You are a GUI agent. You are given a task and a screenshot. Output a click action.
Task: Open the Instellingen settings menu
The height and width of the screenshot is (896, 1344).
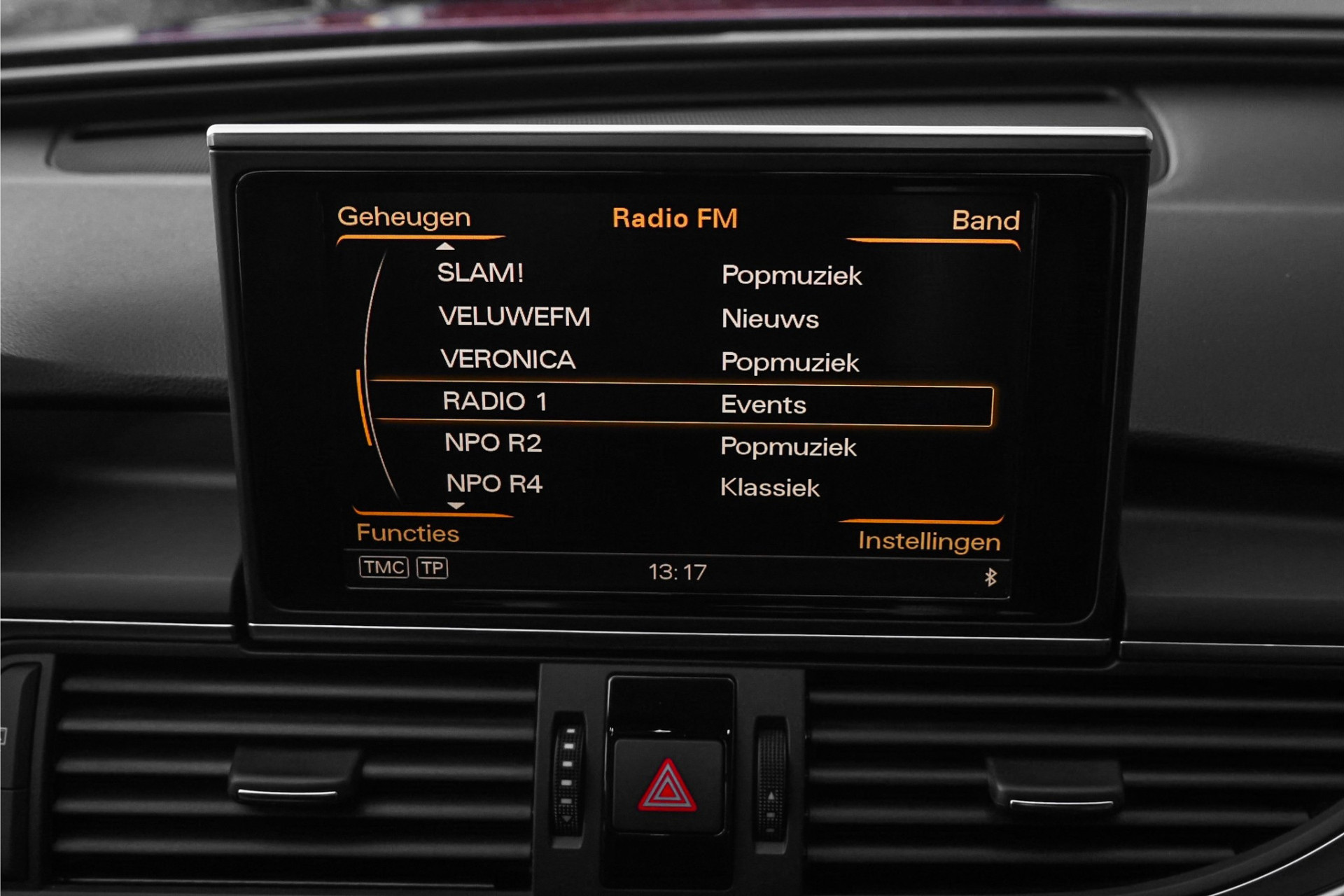(929, 541)
